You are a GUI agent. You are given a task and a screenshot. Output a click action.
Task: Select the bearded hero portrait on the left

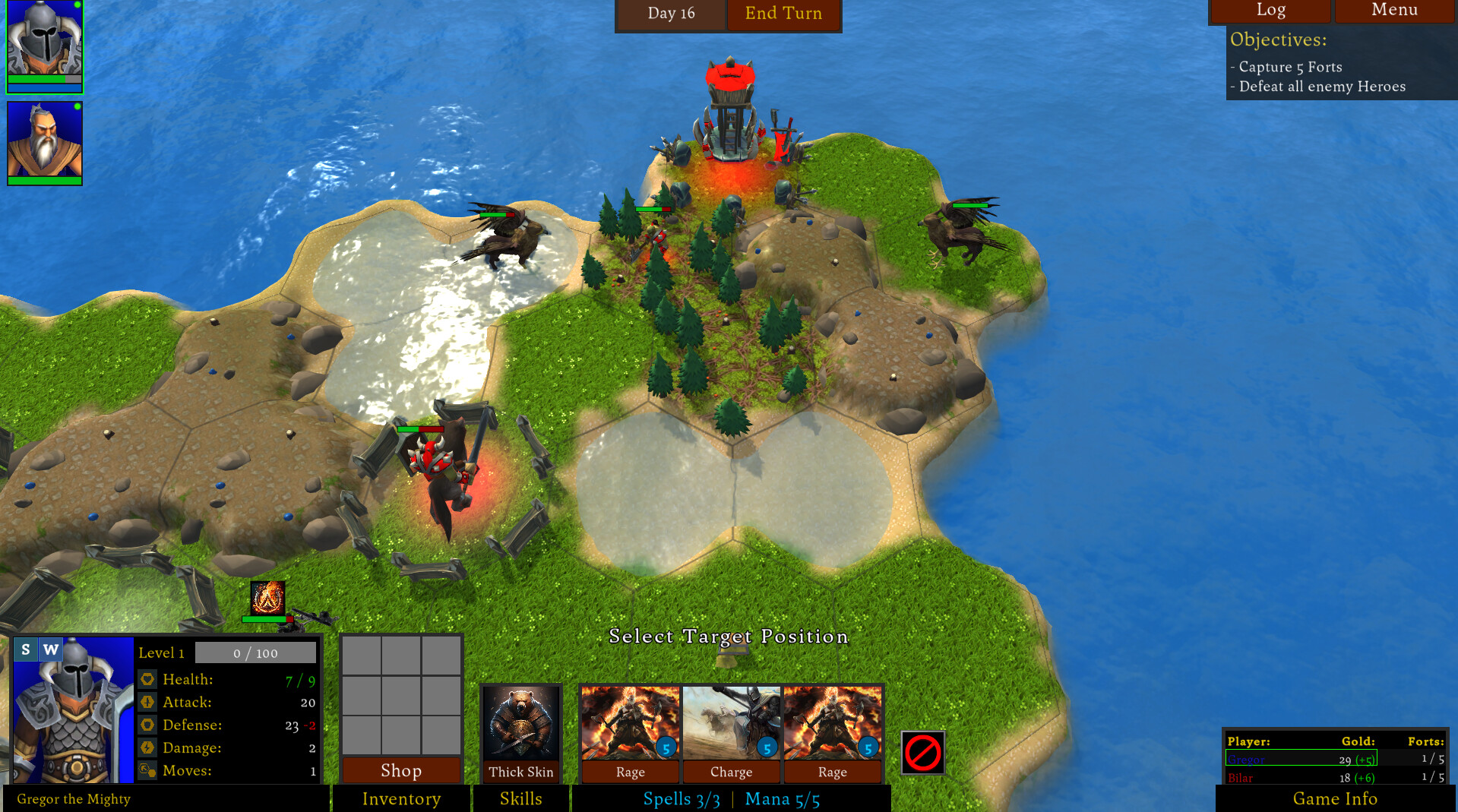pyautogui.click(x=43, y=141)
